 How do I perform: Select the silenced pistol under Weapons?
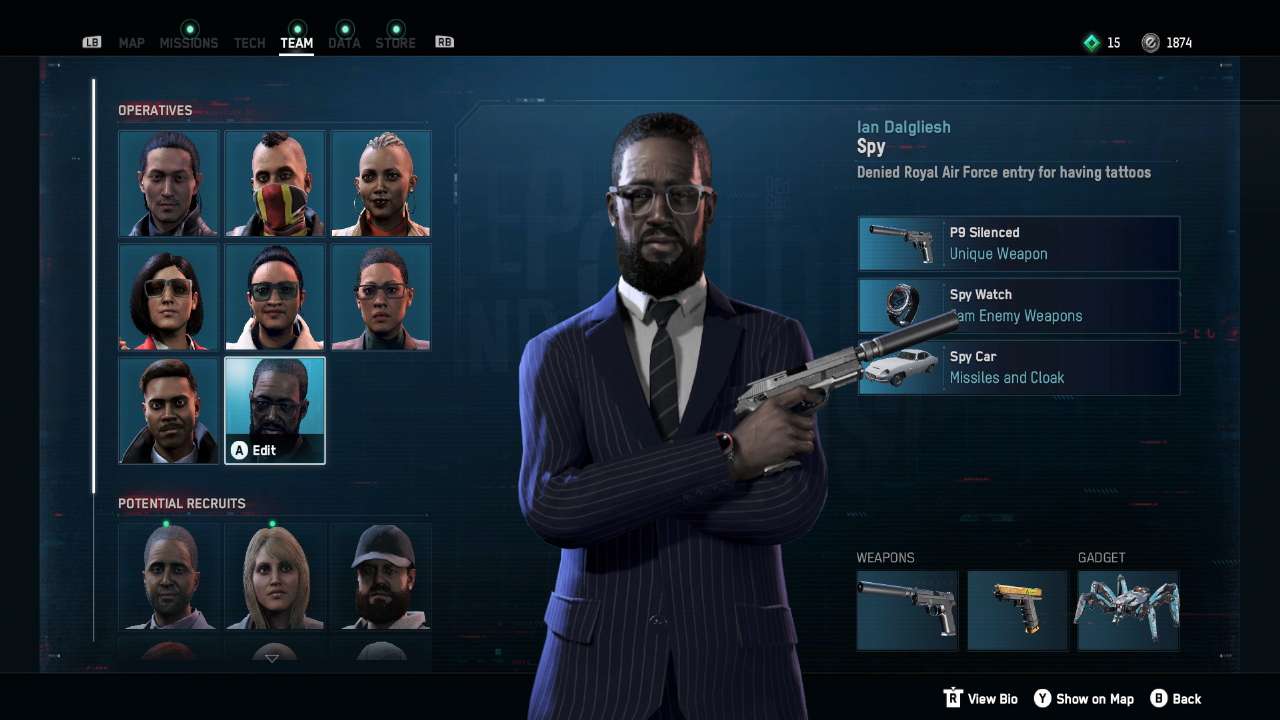[907, 610]
